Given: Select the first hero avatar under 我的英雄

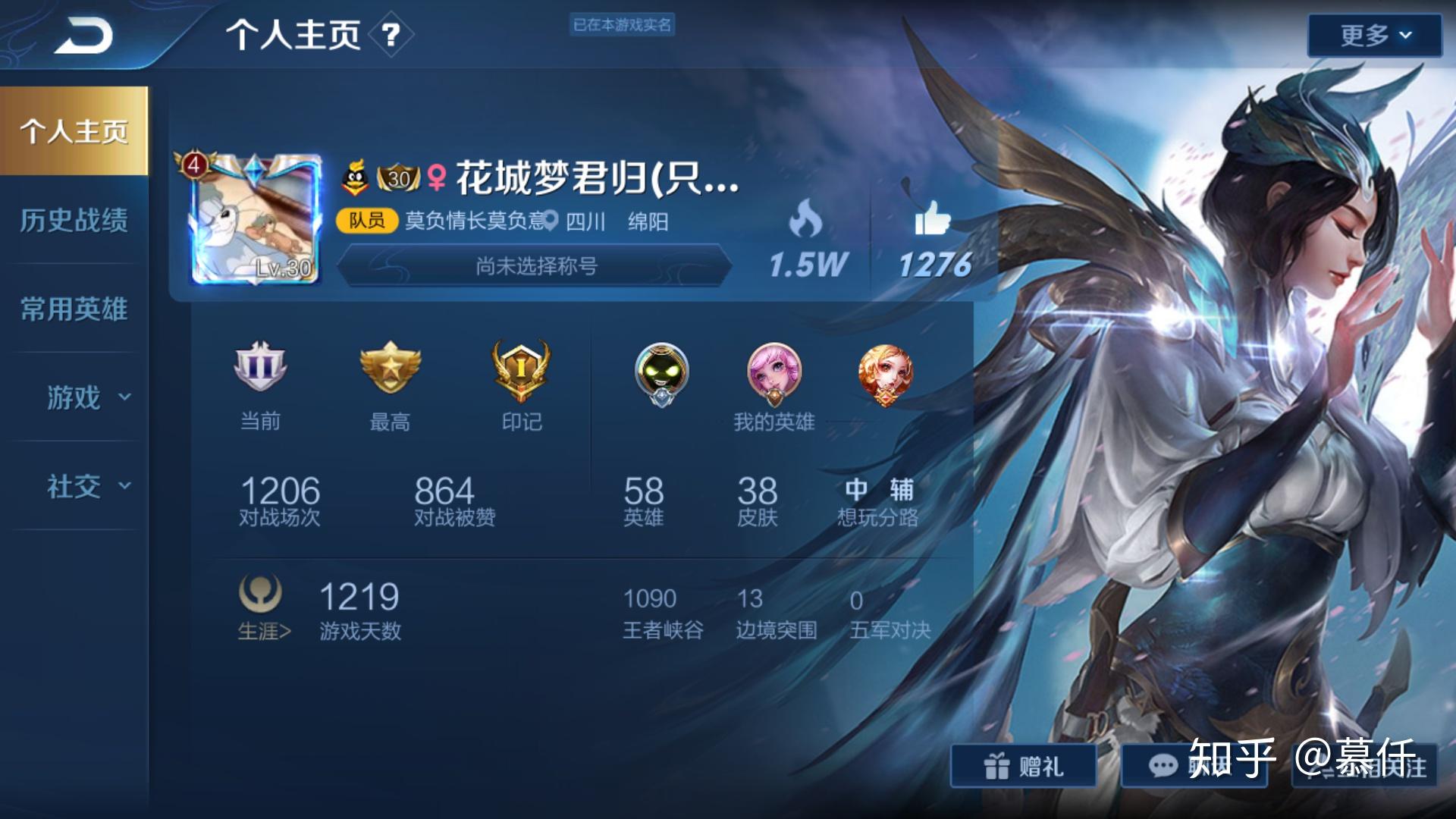Looking at the screenshot, I should (x=661, y=373).
